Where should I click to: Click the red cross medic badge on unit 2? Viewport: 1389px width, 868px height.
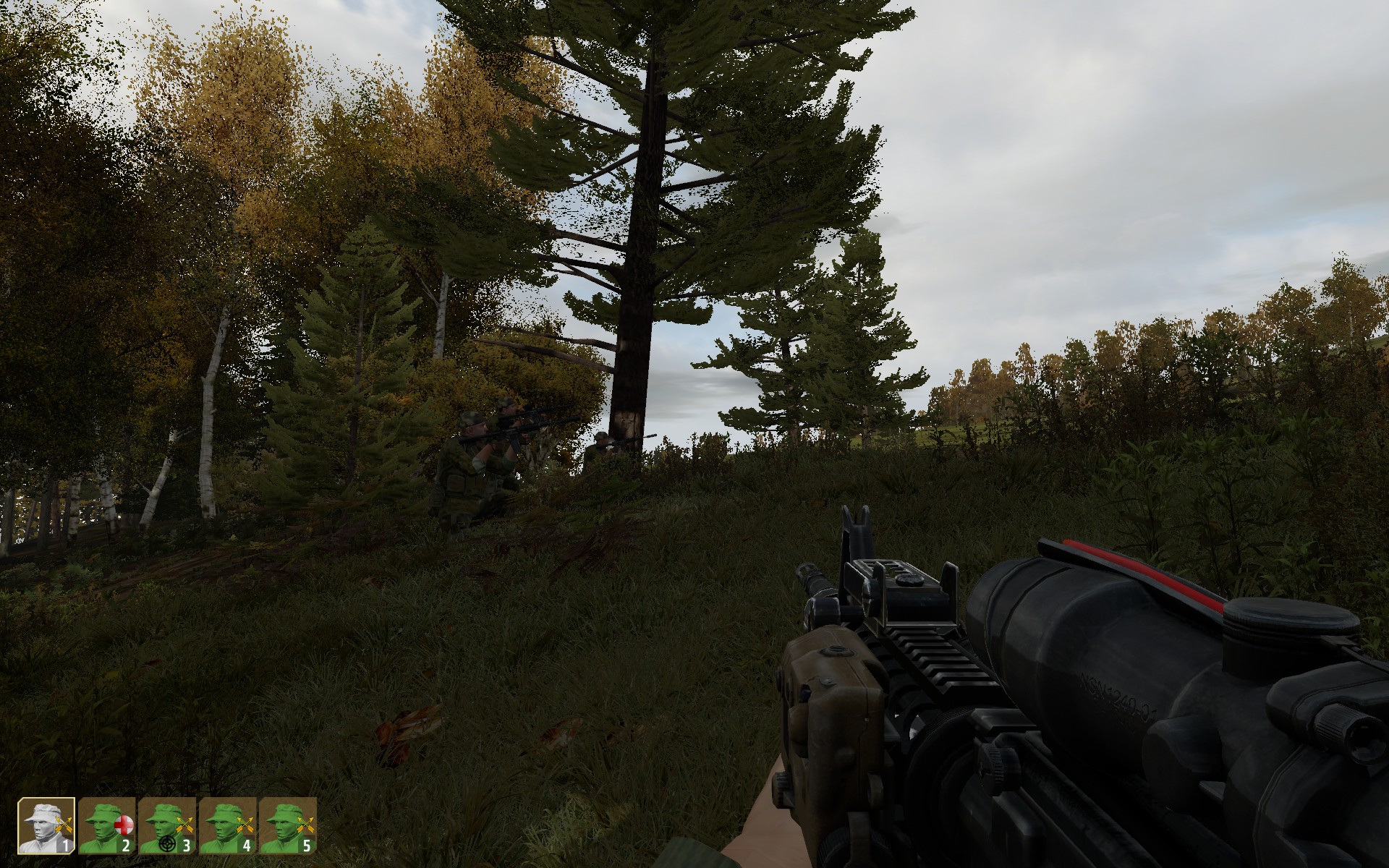pyautogui.click(x=124, y=825)
